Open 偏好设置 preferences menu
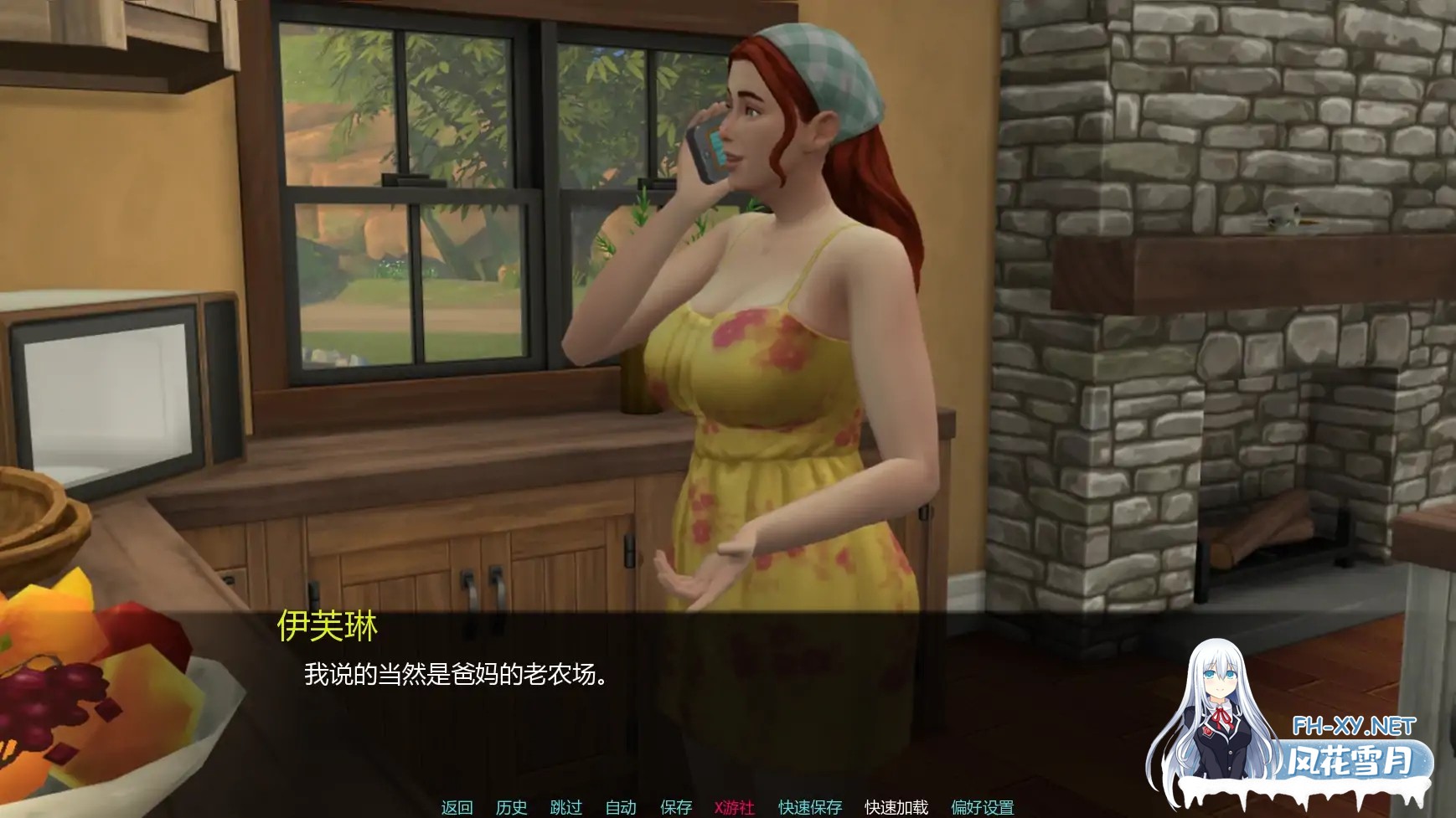The image size is (1456, 818). tap(981, 808)
